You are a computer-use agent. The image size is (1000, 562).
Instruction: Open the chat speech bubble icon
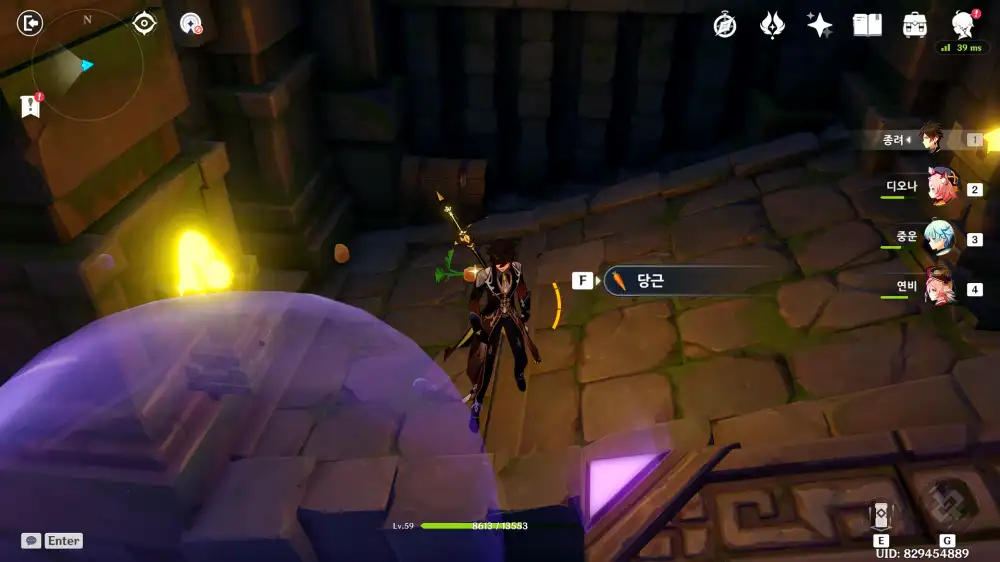tap(32, 540)
